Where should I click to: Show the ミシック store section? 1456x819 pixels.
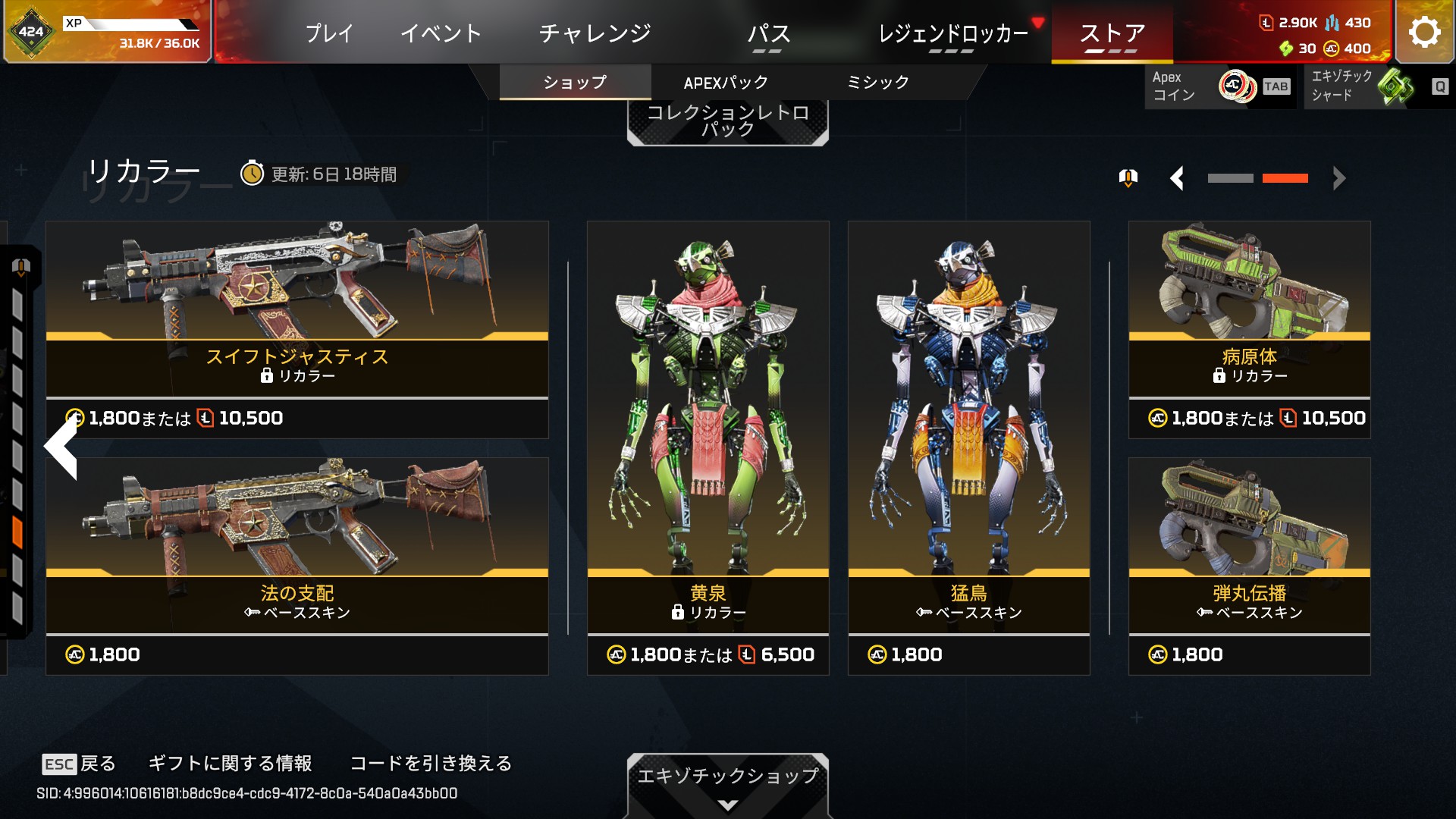coord(877,83)
